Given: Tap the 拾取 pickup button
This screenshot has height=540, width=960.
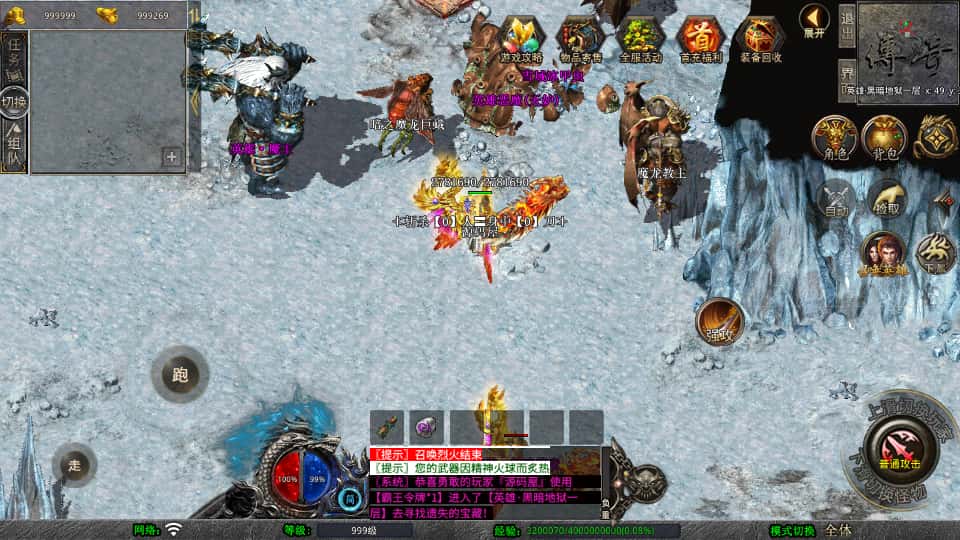Looking at the screenshot, I should point(886,199).
